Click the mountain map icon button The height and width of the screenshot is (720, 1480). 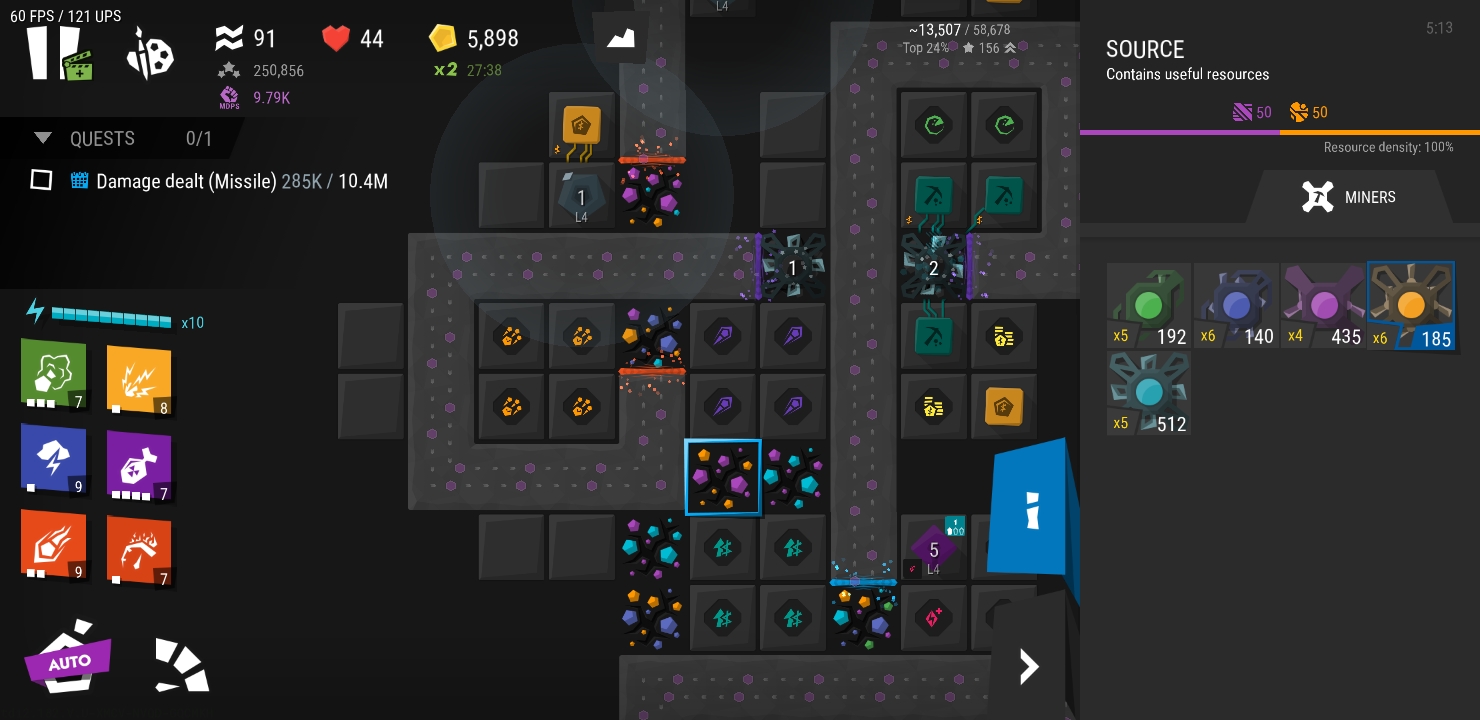click(x=621, y=39)
